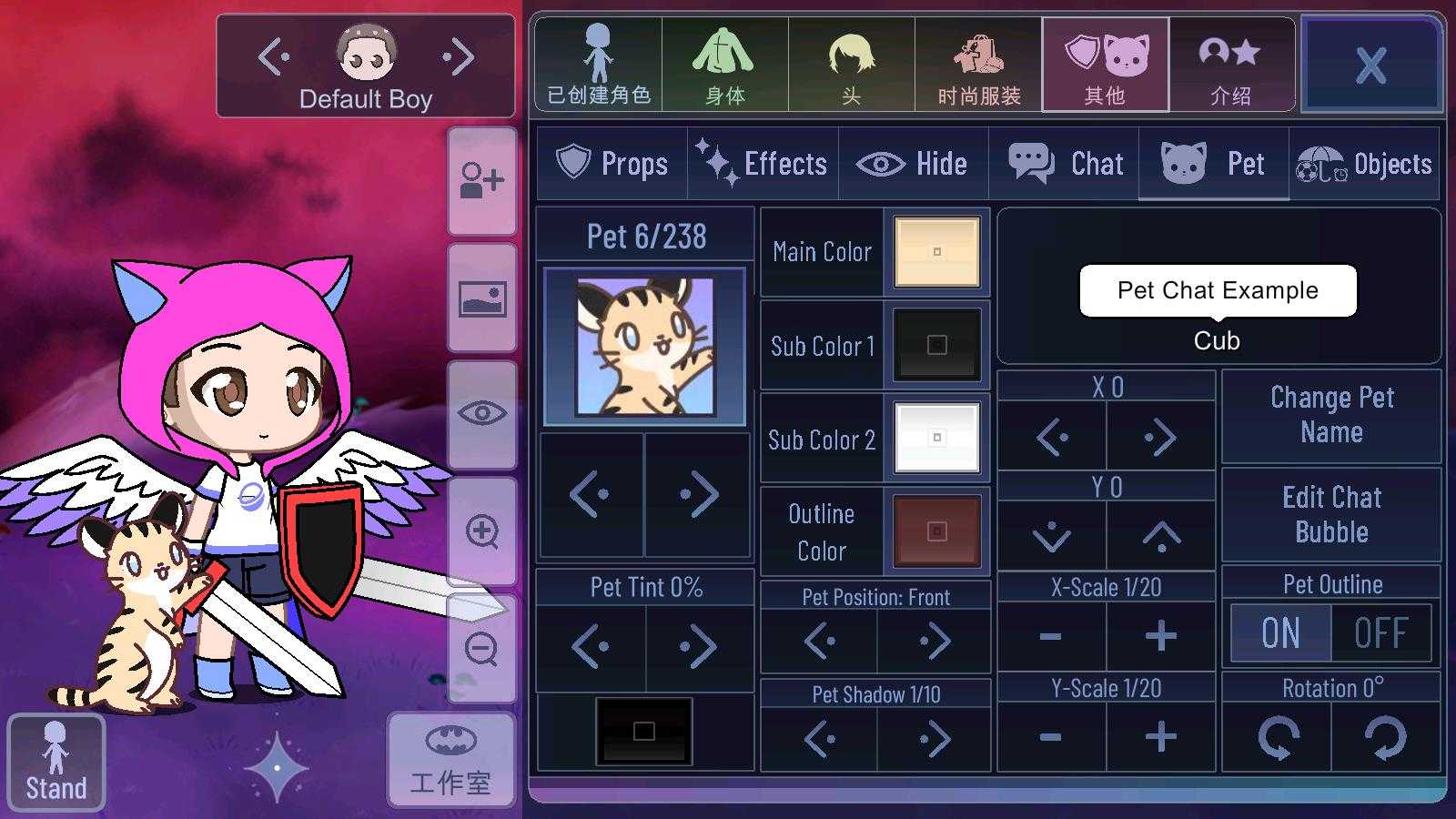
Task: Open Edit Chat Bubble
Action: [1331, 514]
